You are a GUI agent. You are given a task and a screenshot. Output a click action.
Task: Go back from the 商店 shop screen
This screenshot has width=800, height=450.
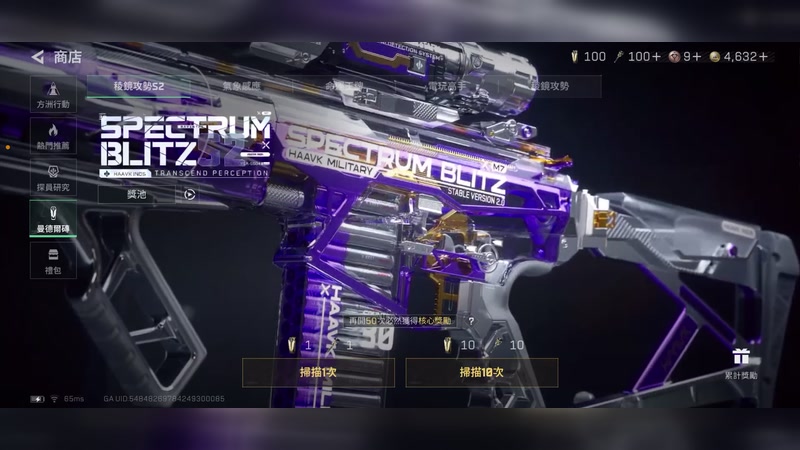(x=38, y=57)
